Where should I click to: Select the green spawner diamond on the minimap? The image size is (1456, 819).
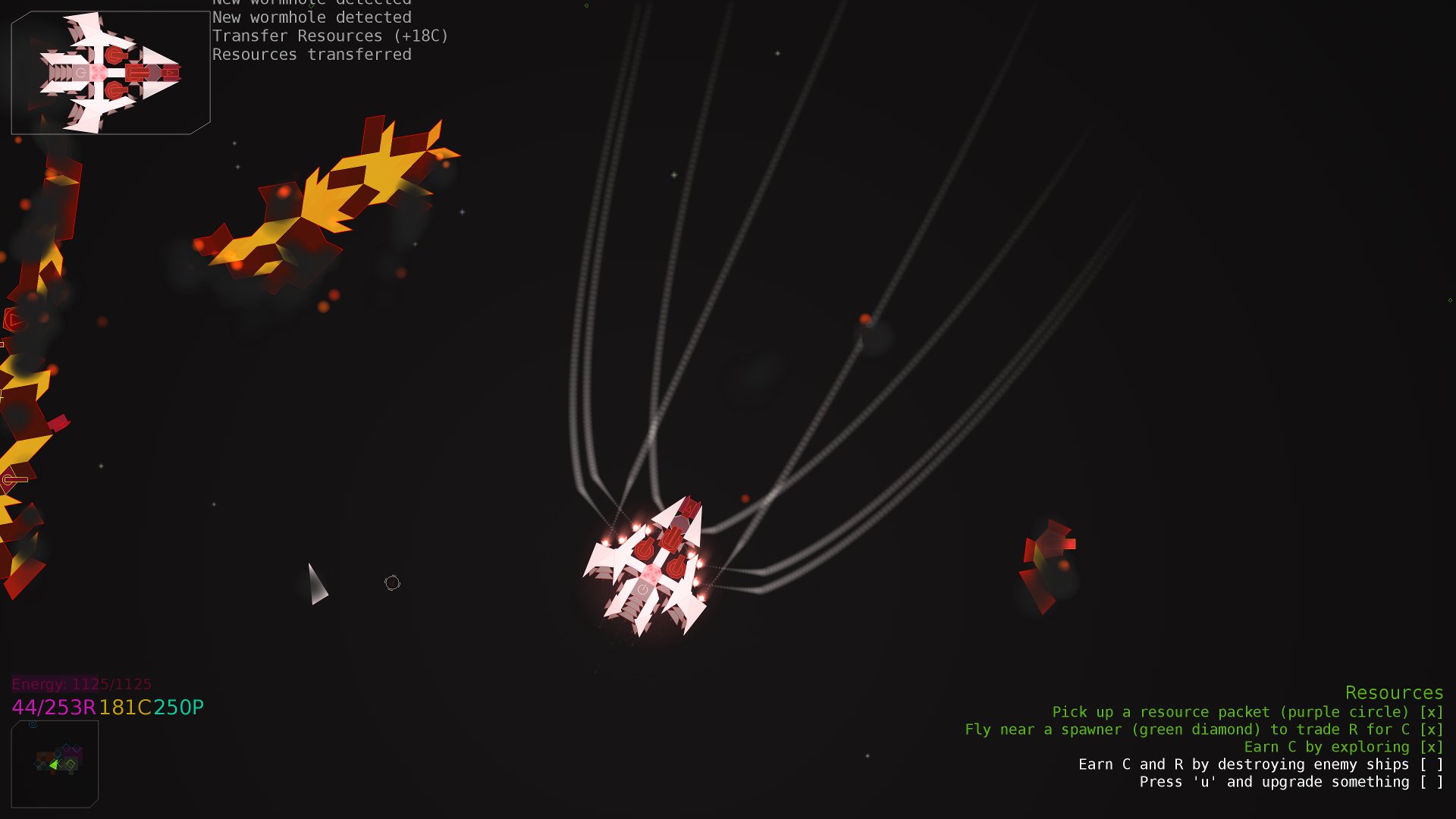70,764
